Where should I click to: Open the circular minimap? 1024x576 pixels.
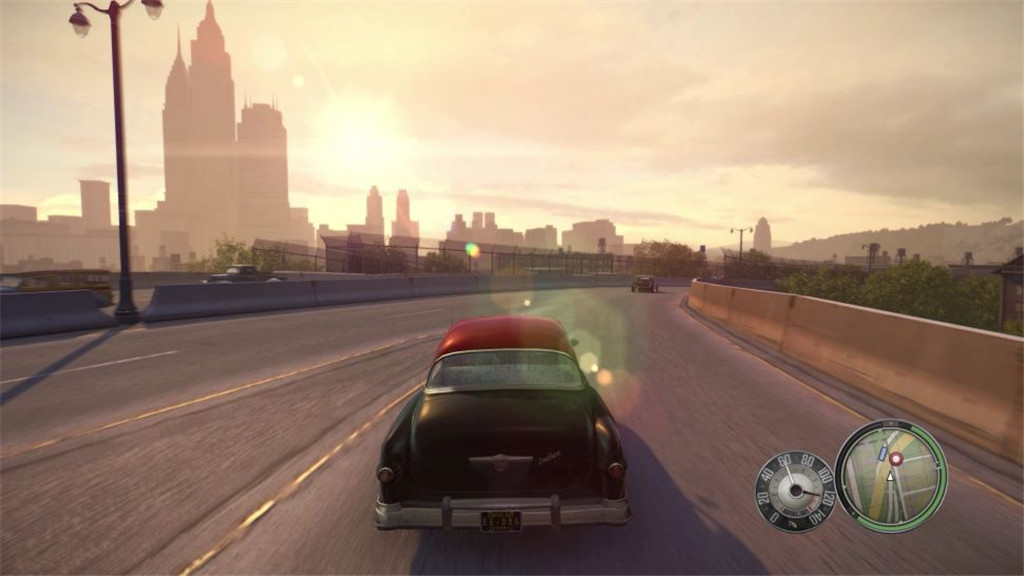pyautogui.click(x=890, y=475)
